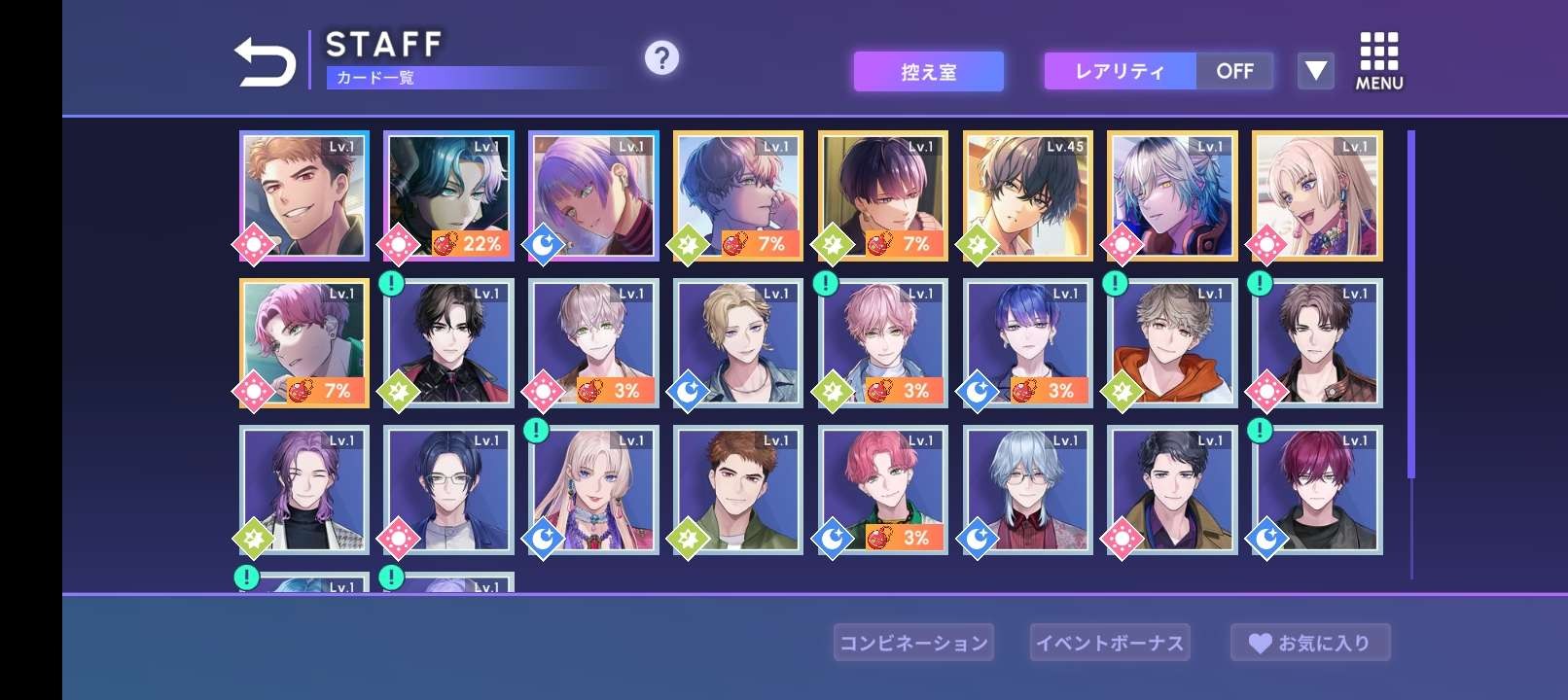Toggle the レアリティ rarity filter
1568x700 pixels.
[1158, 71]
